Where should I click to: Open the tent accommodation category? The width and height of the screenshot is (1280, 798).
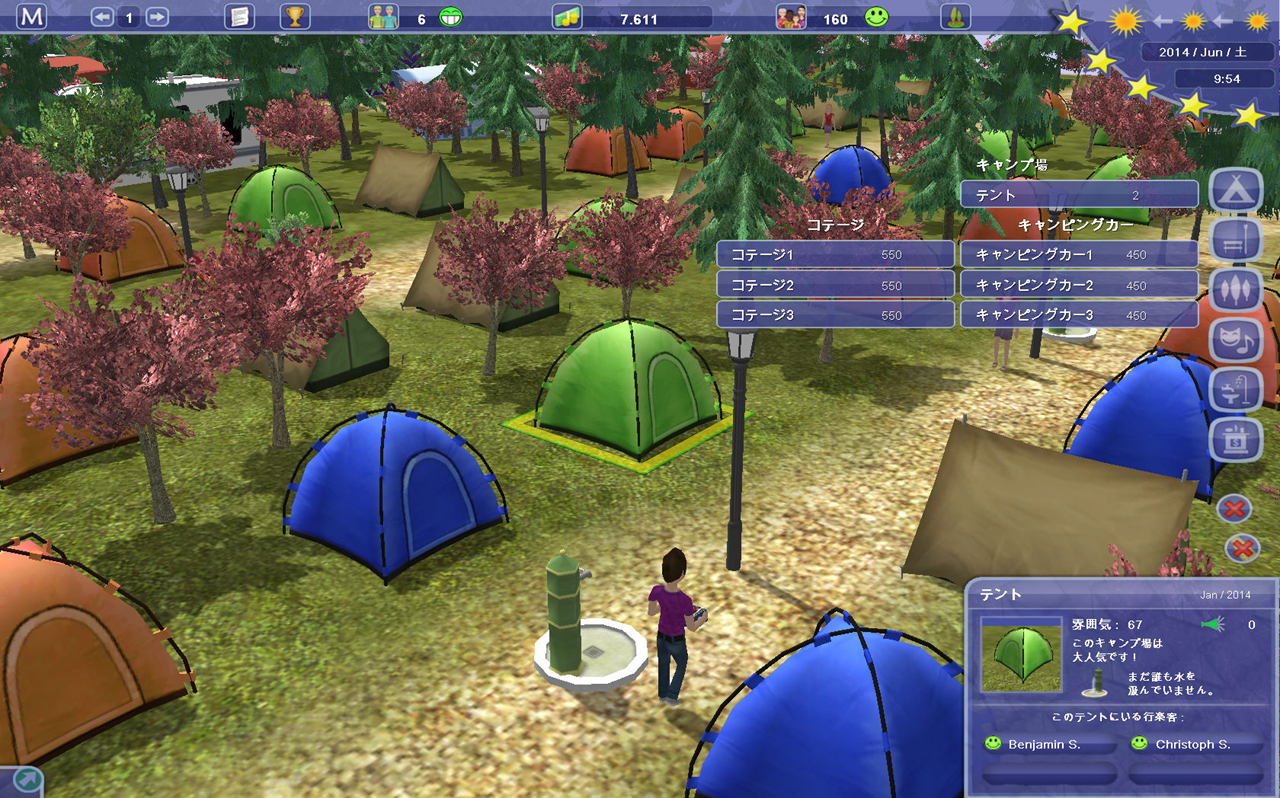pos(1236,191)
